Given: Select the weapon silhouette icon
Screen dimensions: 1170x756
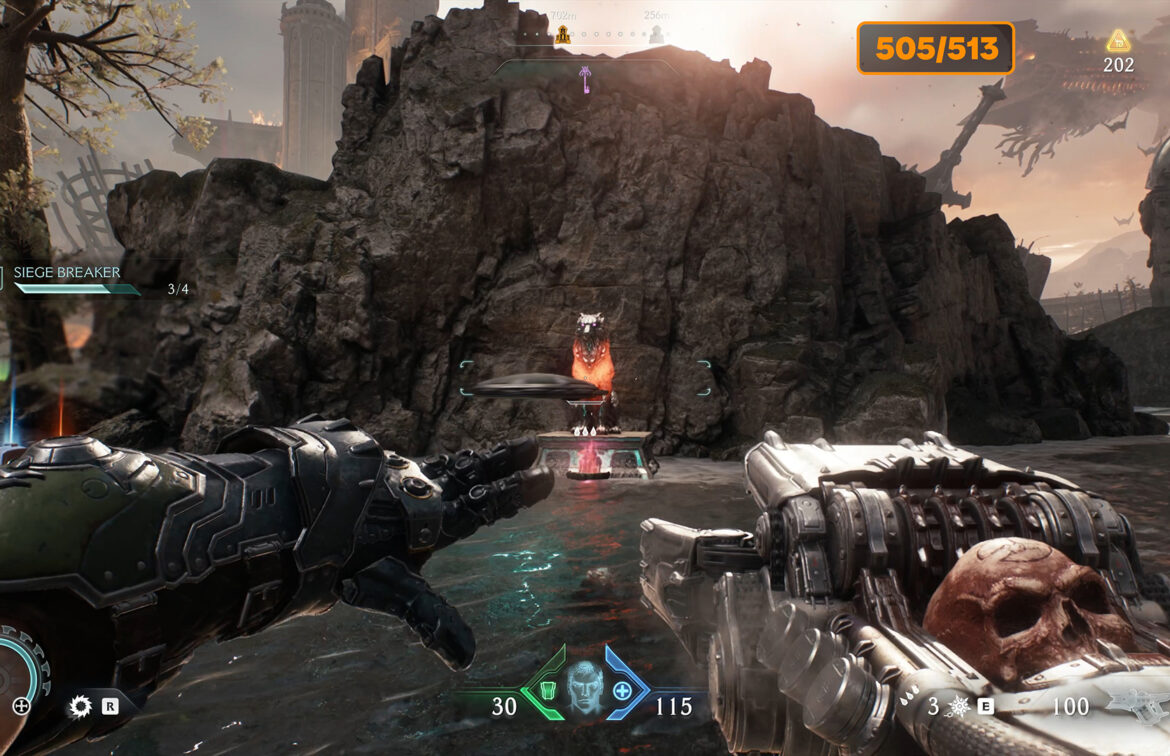Looking at the screenshot, I should (x=1138, y=706).
